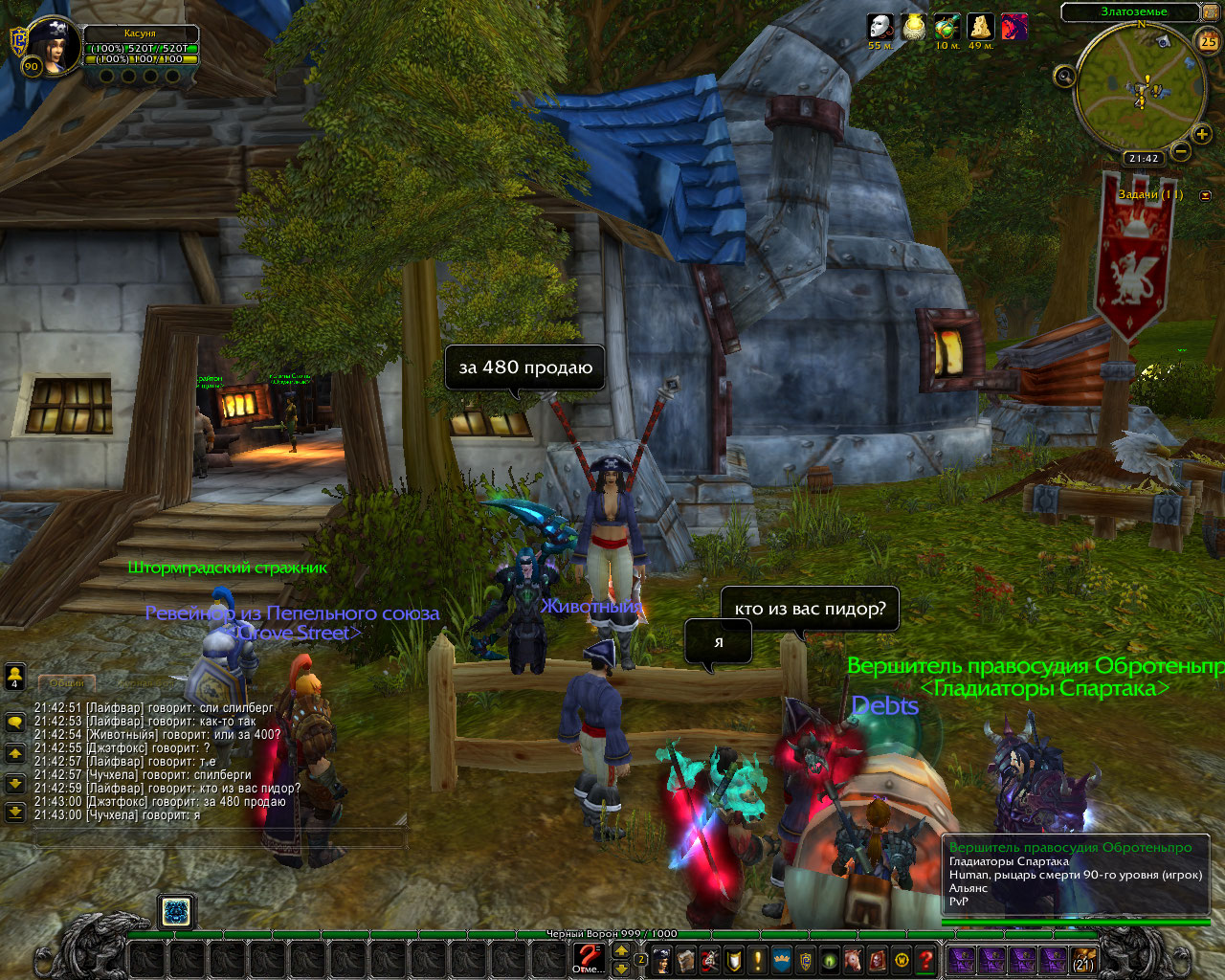Open the main backpack with 21 free slots
This screenshot has height=980, width=1225.
pos(1083,960)
